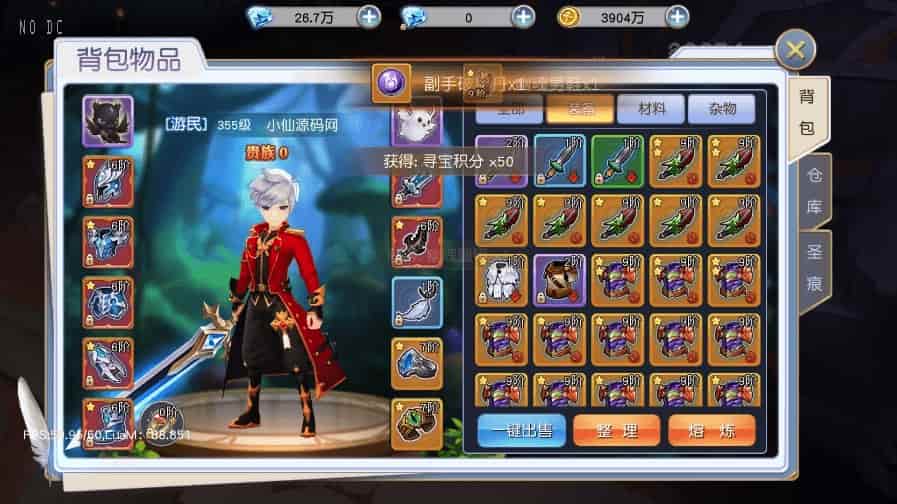Select the blue-framed sword in the bag
The height and width of the screenshot is (504, 897).
(x=559, y=161)
